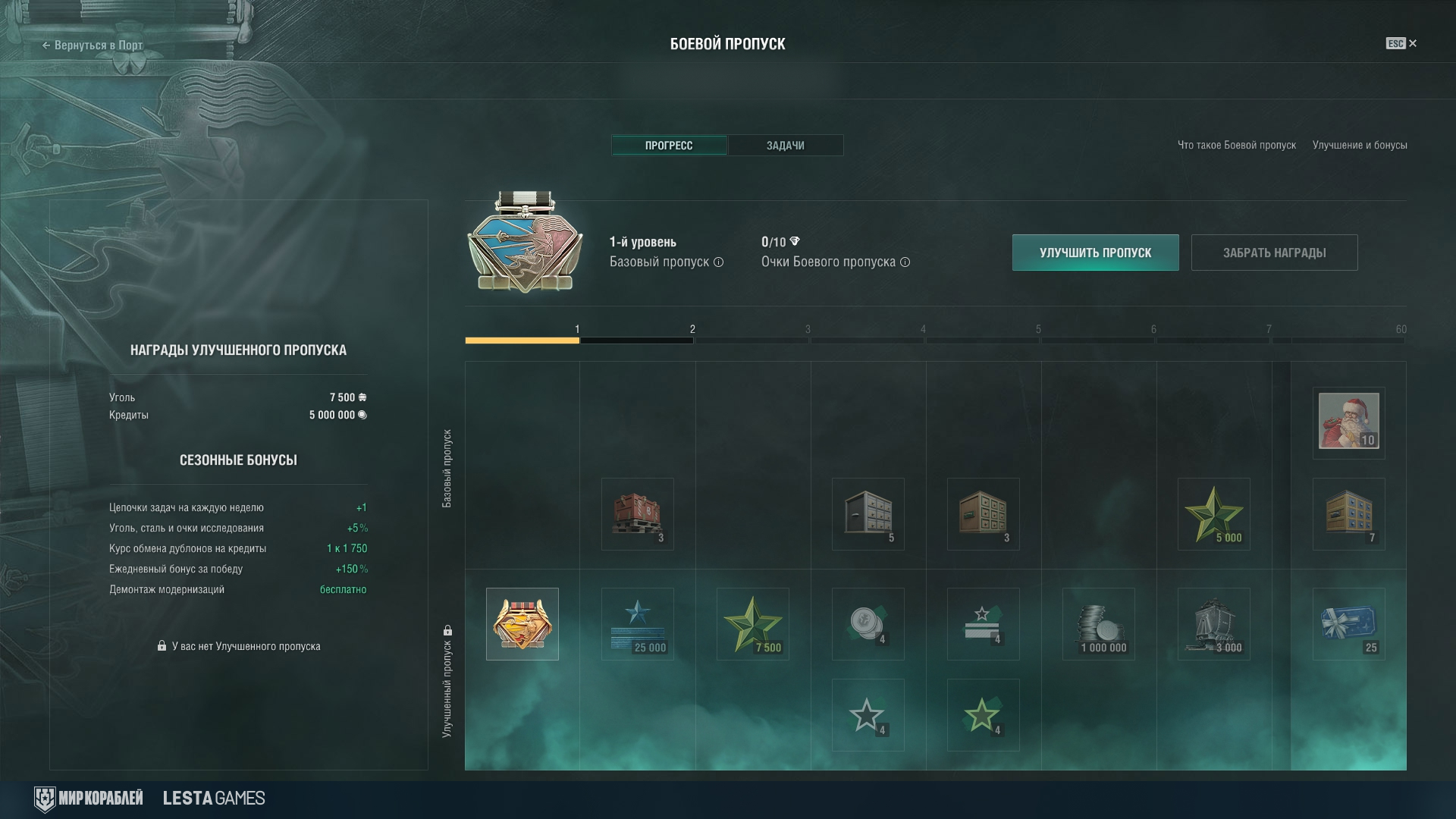Select the blue gift certificate reward

point(1348,623)
